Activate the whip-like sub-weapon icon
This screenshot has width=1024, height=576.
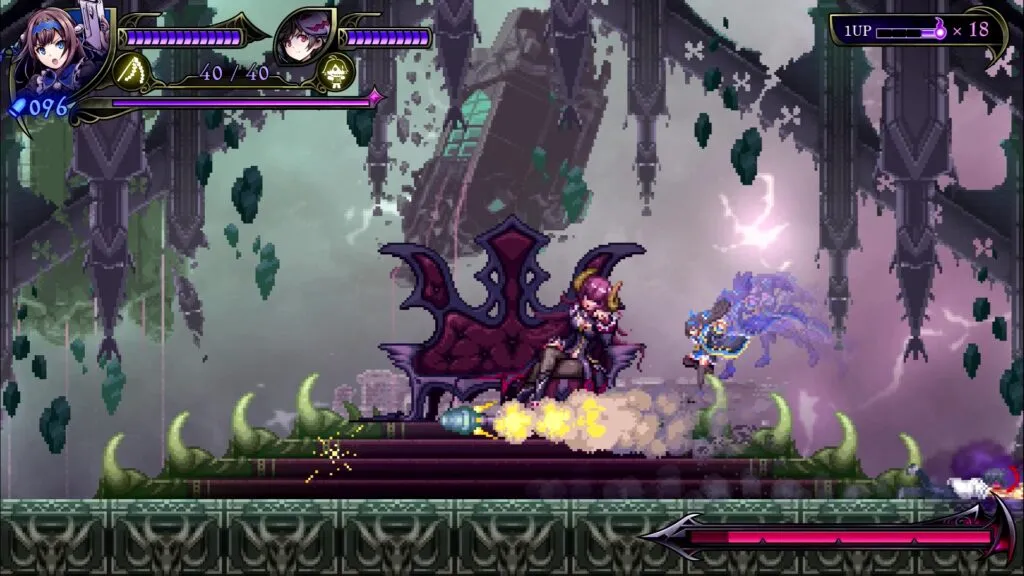tap(132, 72)
